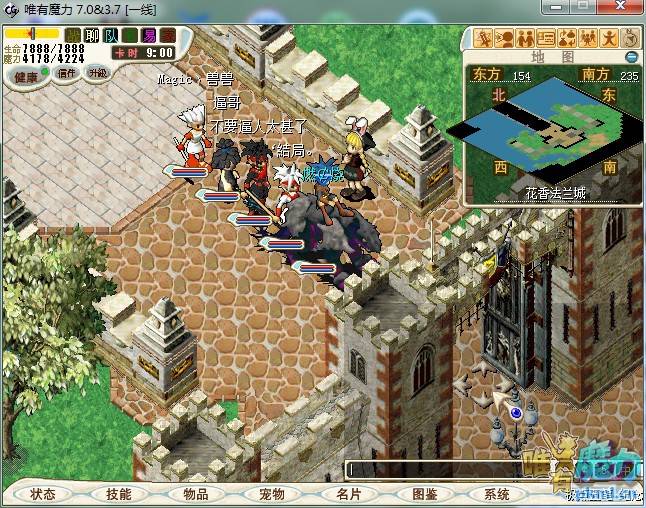Open the 宠物 pet menu
This screenshot has height=508, width=646.
(272, 494)
